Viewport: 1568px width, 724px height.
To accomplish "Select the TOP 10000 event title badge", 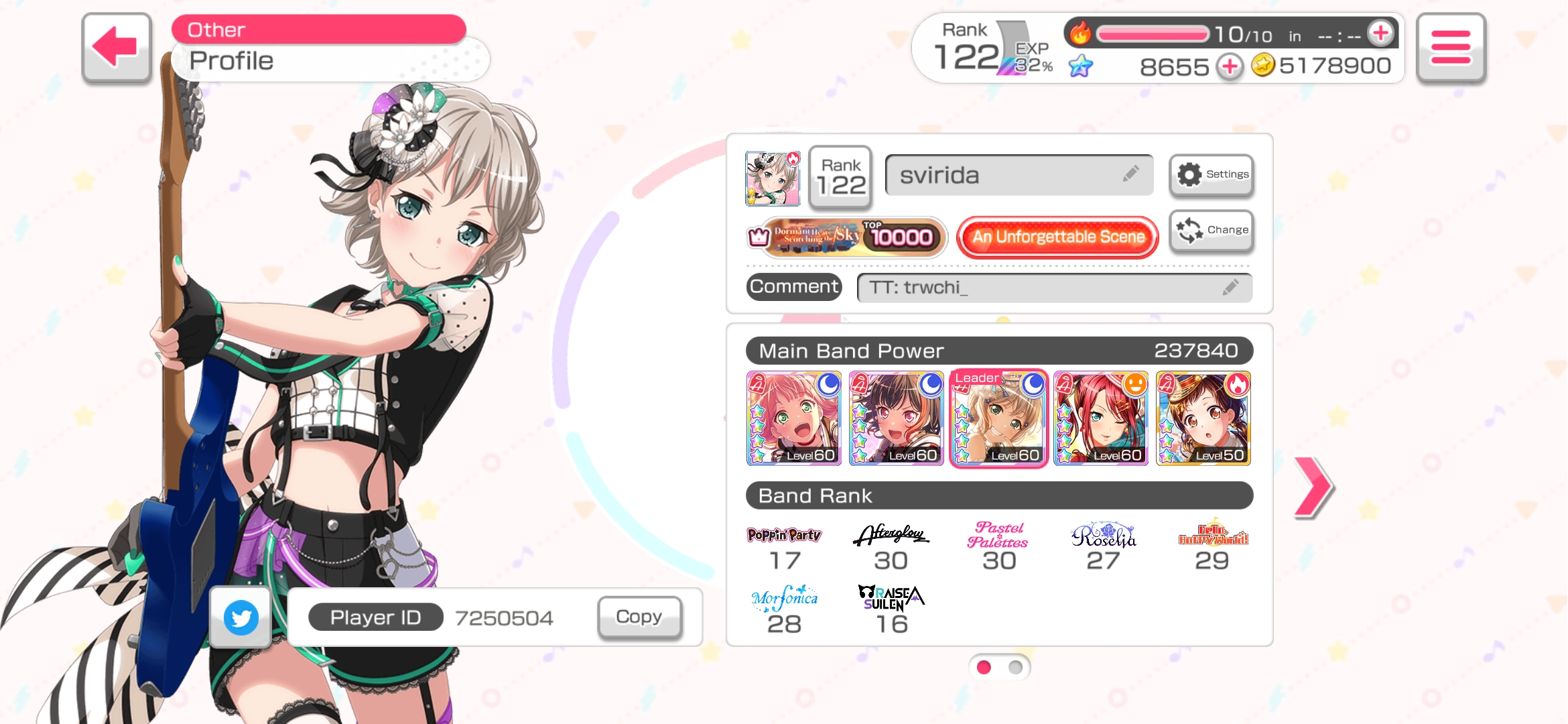I will (x=847, y=237).
